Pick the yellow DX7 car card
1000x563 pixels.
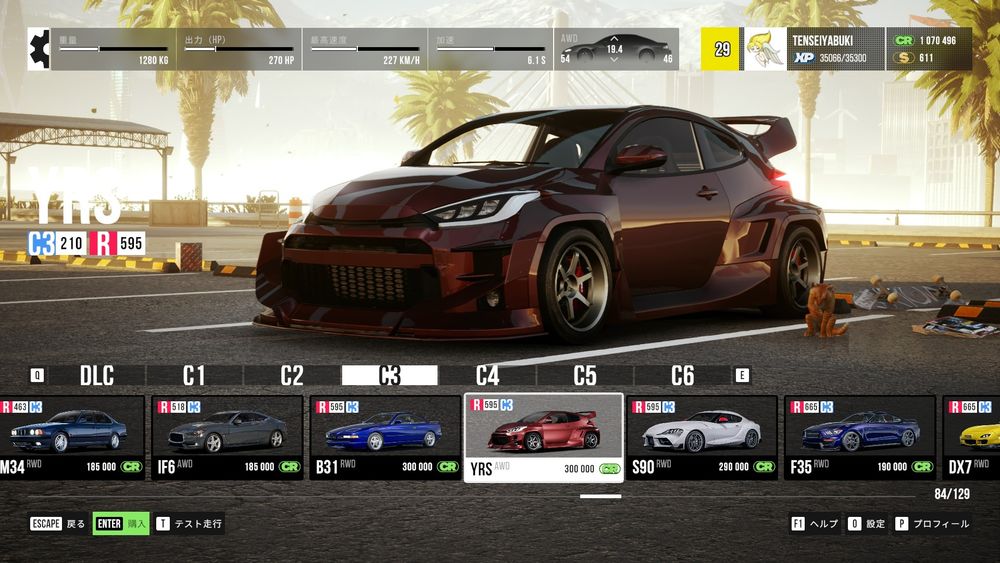click(x=974, y=438)
